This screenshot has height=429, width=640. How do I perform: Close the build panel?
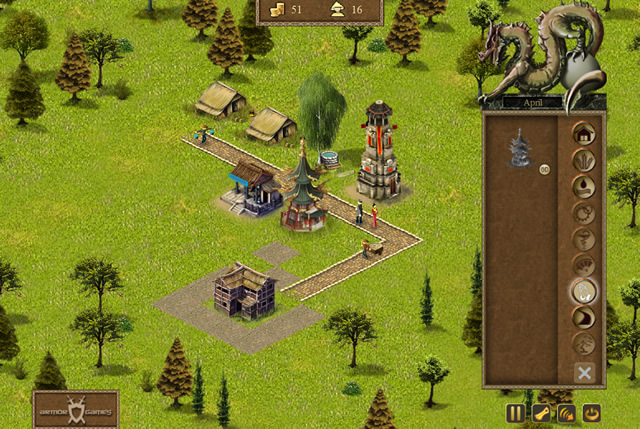[x=584, y=372]
